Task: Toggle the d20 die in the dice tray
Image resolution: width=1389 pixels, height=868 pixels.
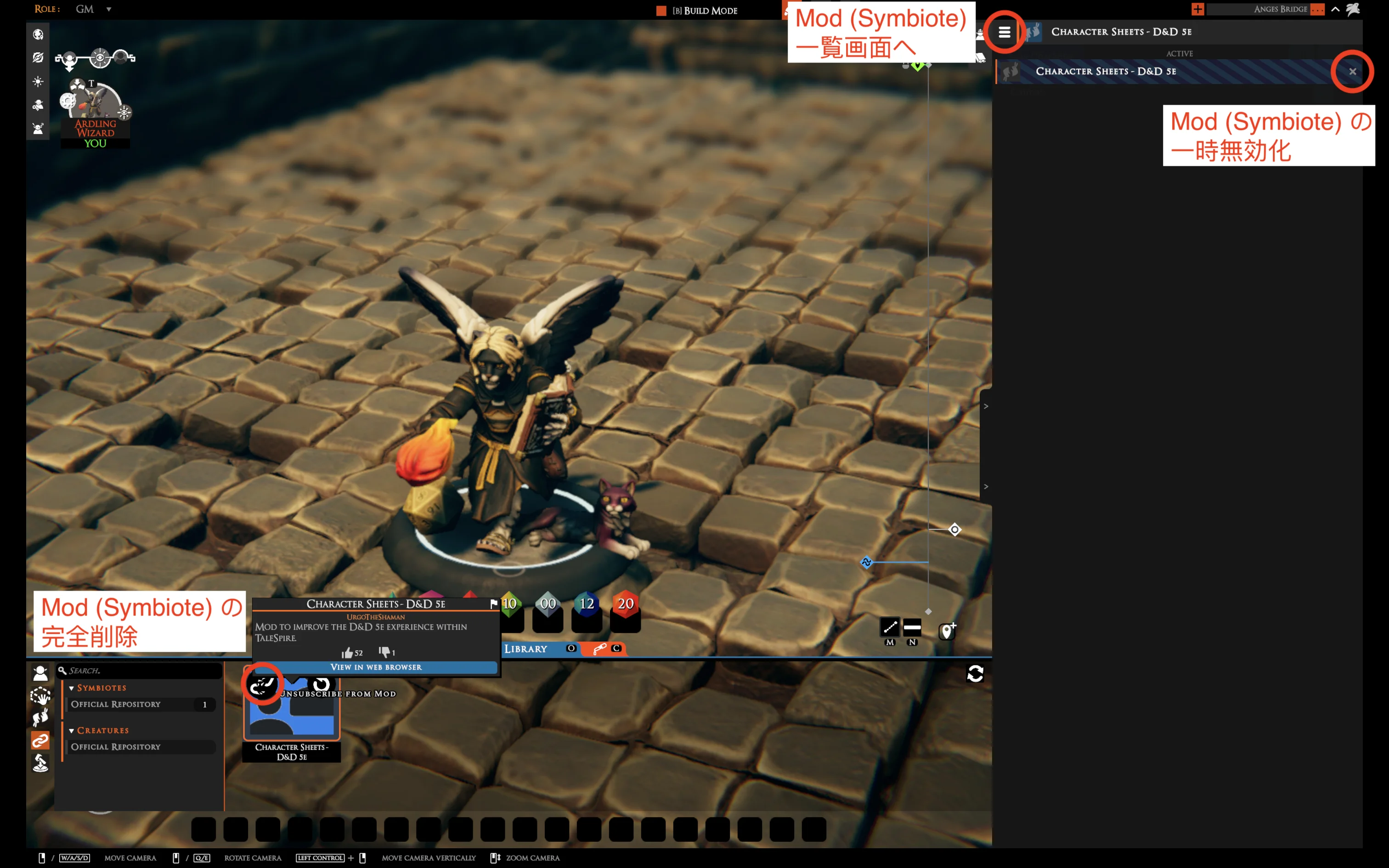Action: (x=626, y=603)
